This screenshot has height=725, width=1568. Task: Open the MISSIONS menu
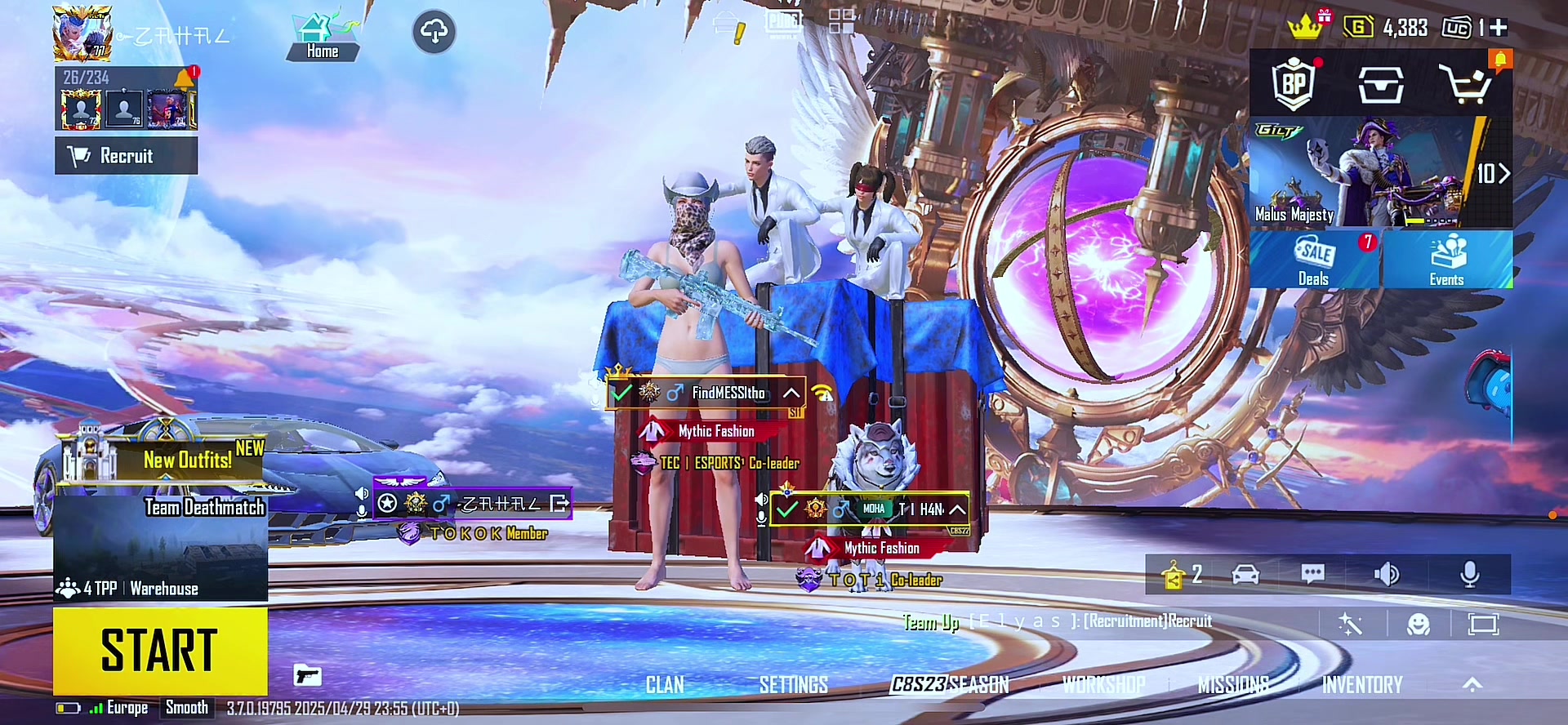tap(1233, 685)
